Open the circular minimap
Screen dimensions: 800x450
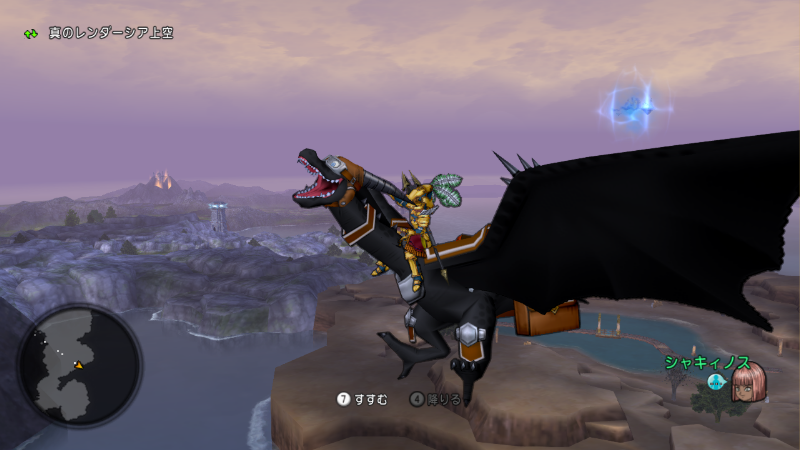click(79, 366)
